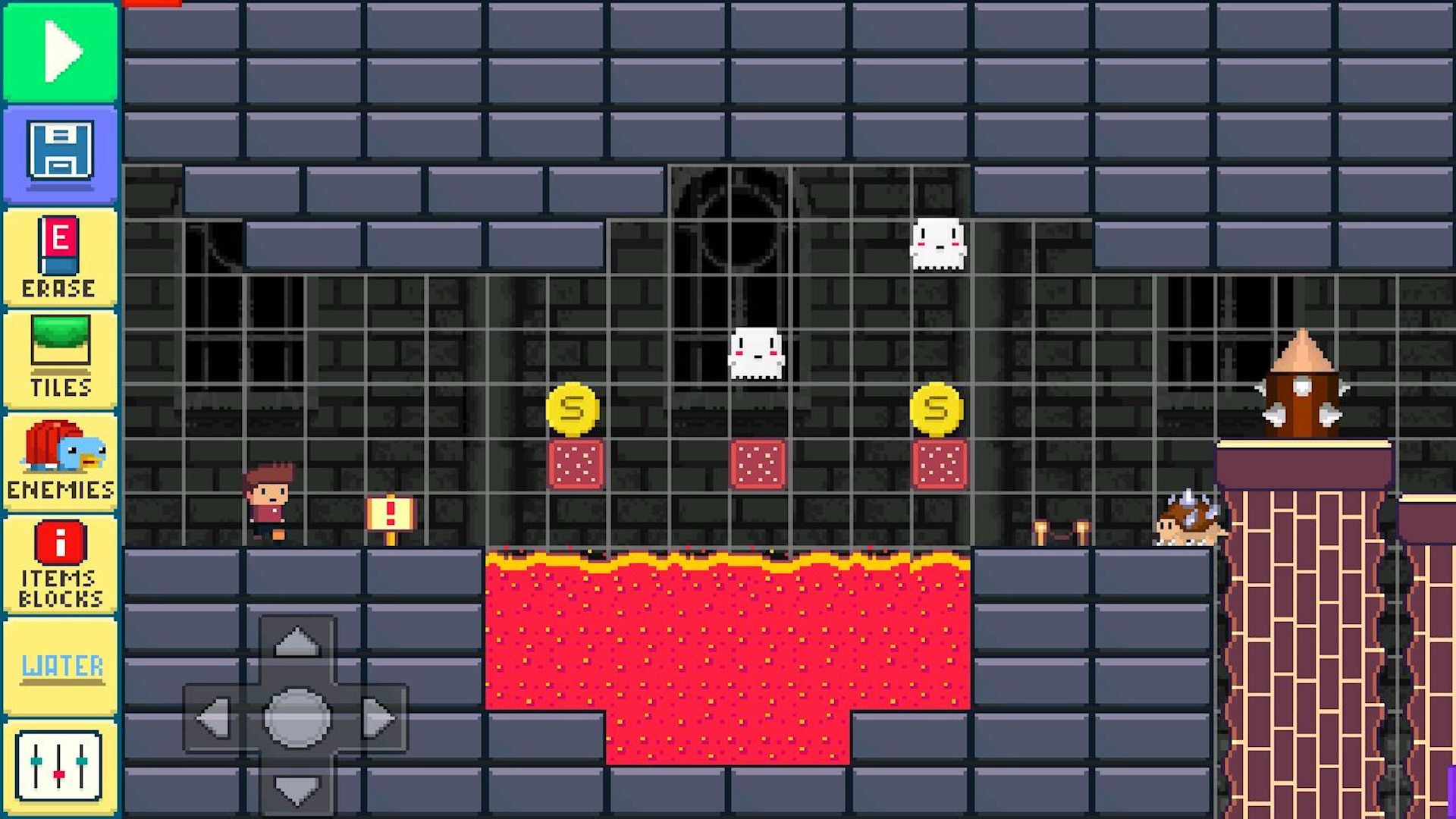
Task: Select the Erase tool
Action: click(x=61, y=258)
